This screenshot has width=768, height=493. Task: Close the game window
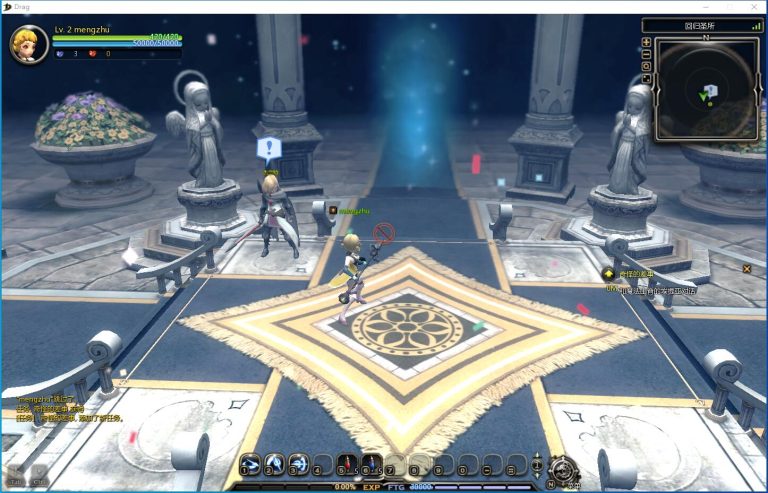click(x=755, y=7)
